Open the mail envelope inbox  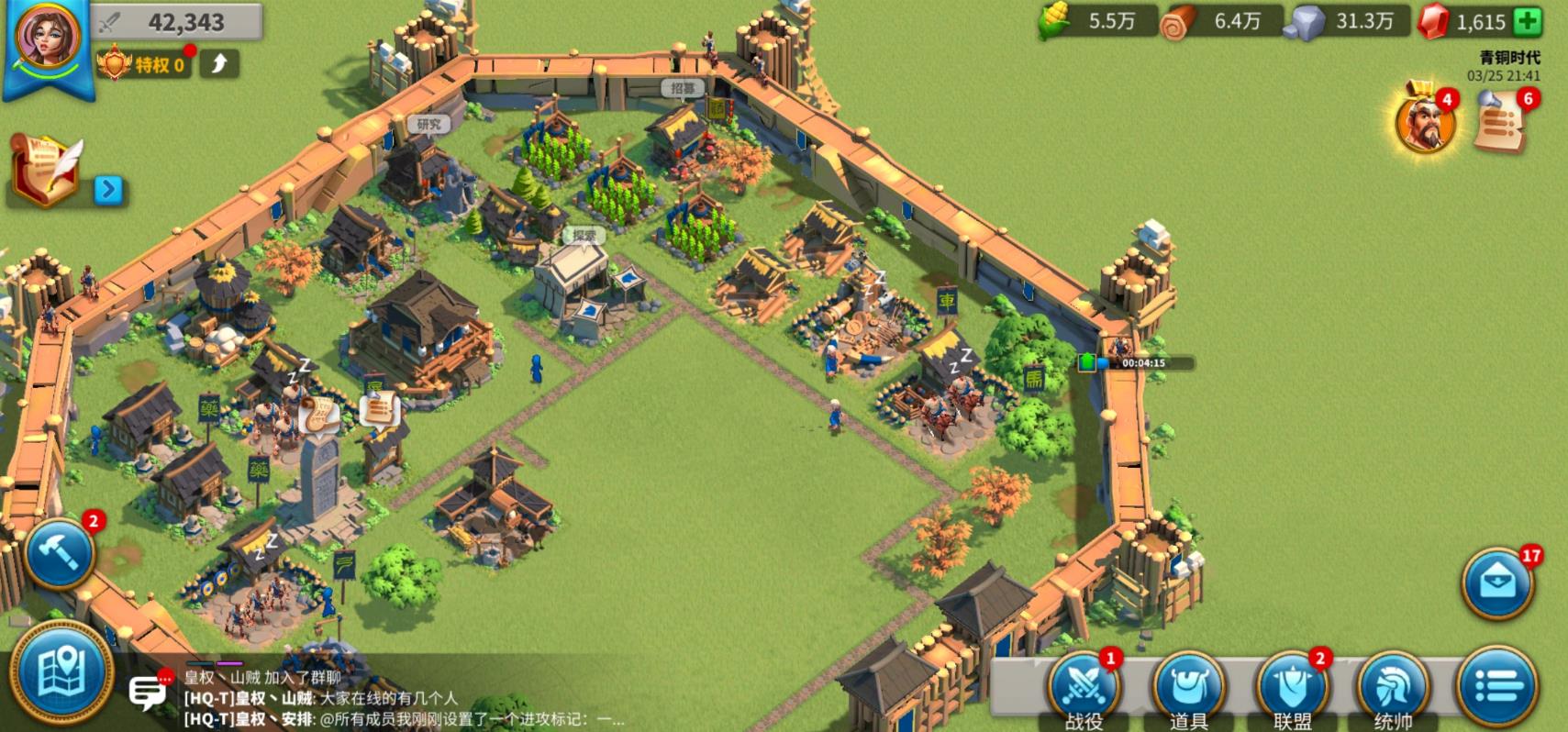[x=1498, y=583]
